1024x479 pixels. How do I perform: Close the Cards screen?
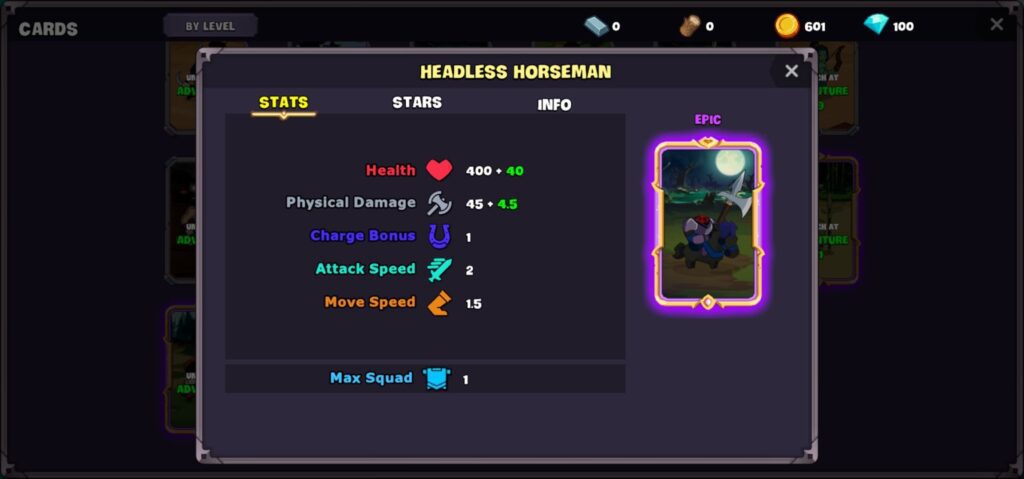click(996, 25)
